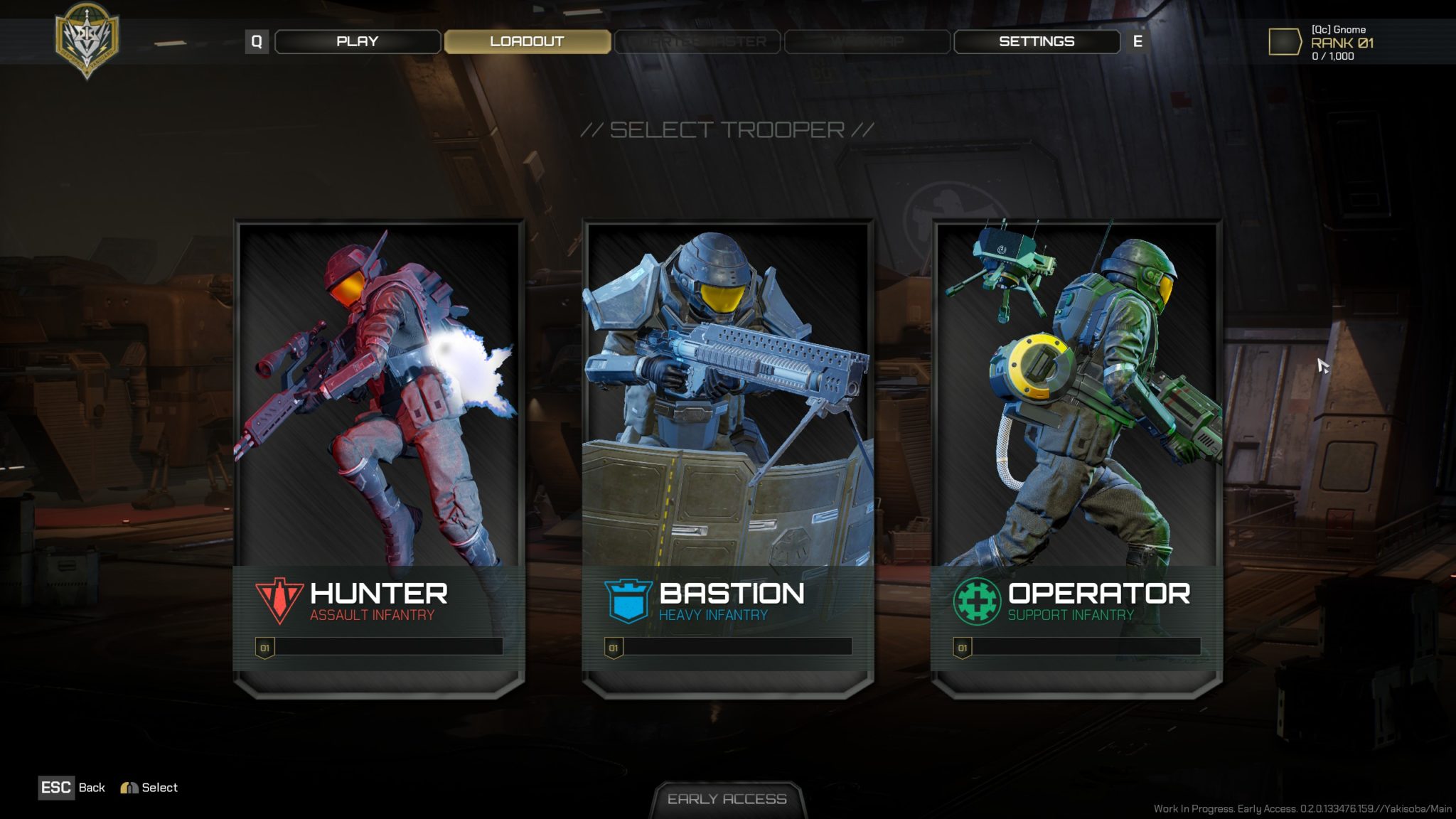This screenshot has height=819, width=1456.
Task: Go to the SETTINGS tab
Action: coord(1036,41)
